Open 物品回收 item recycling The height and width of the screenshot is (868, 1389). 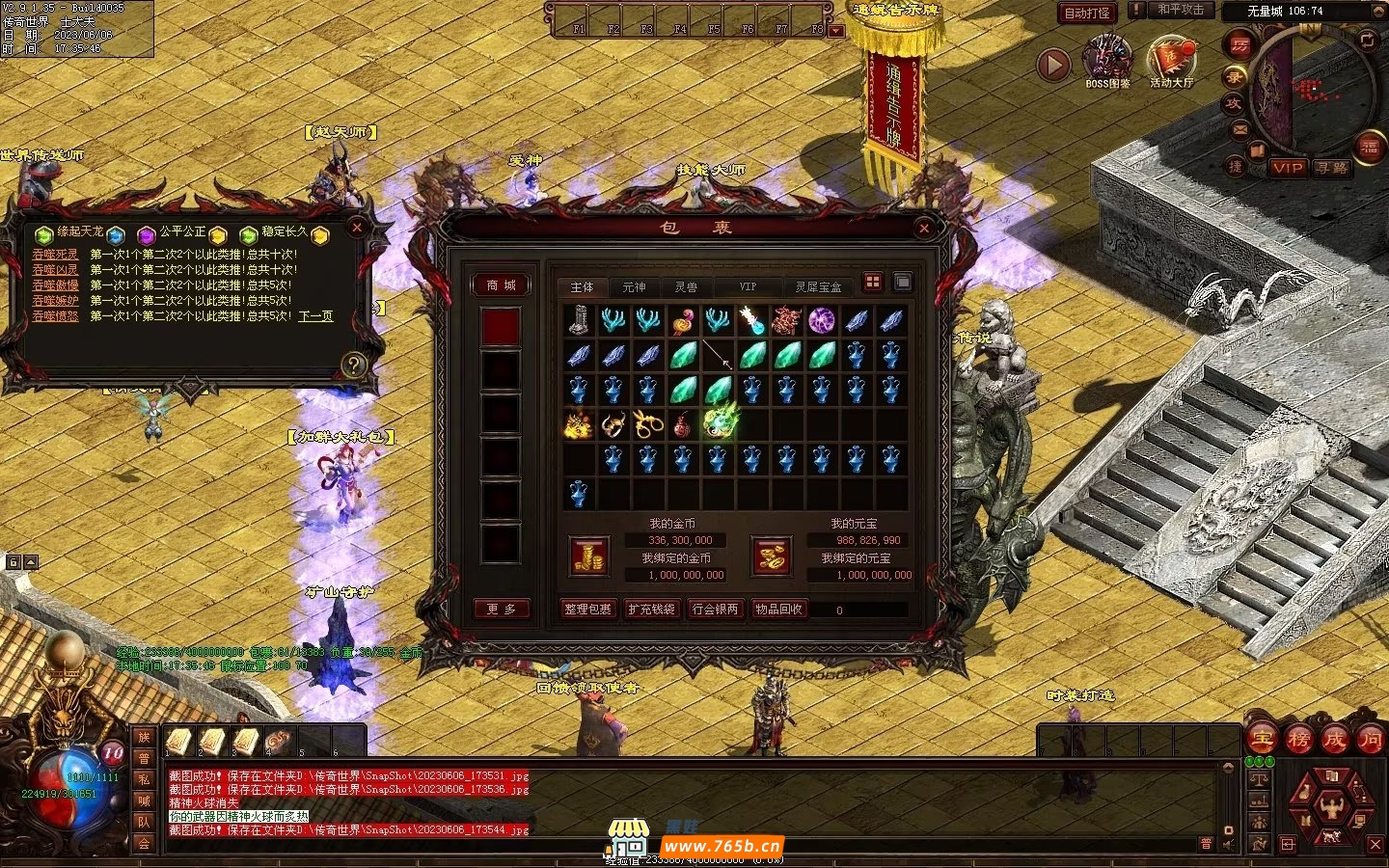coord(779,610)
